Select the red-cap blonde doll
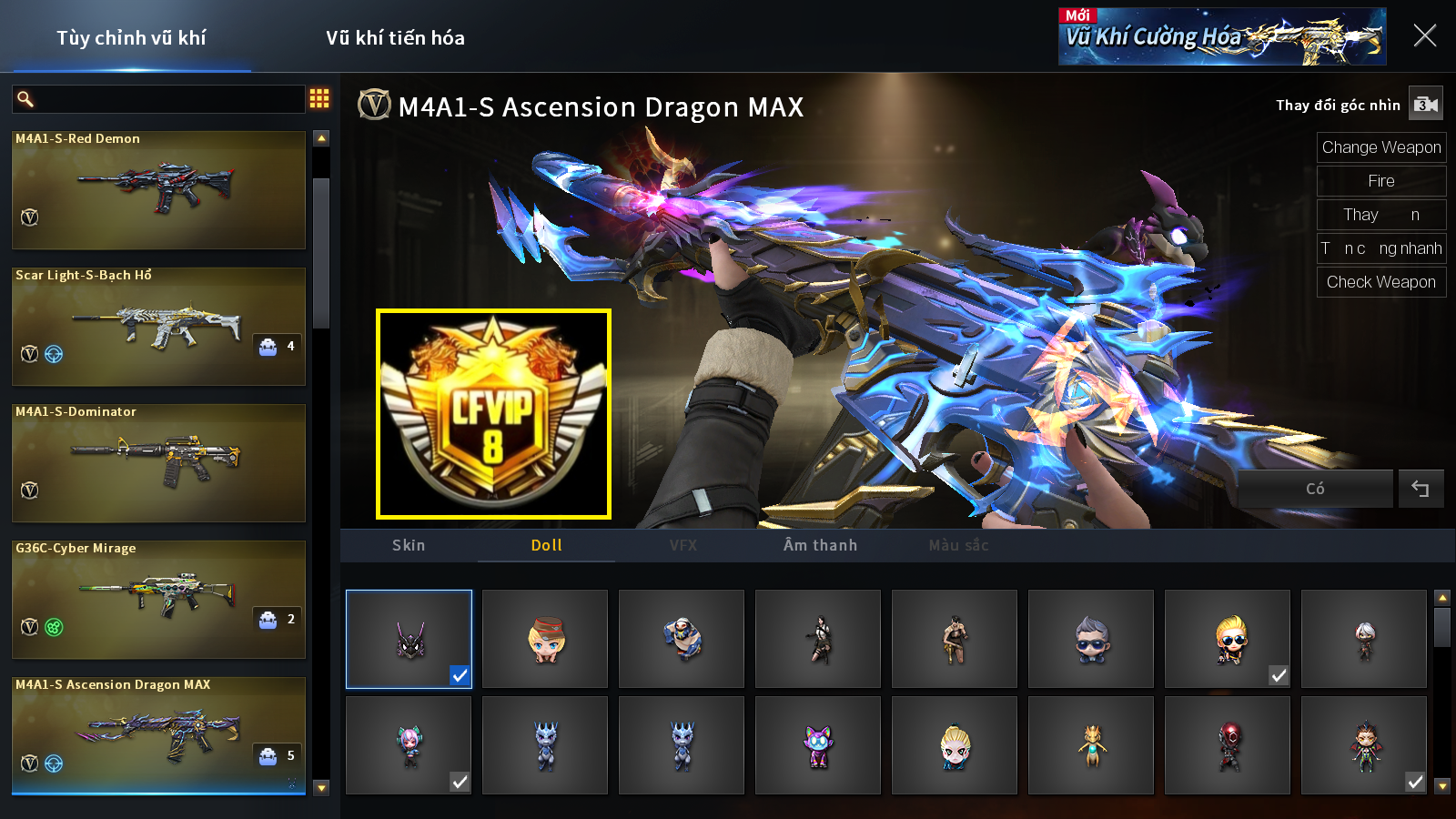 tap(545, 639)
